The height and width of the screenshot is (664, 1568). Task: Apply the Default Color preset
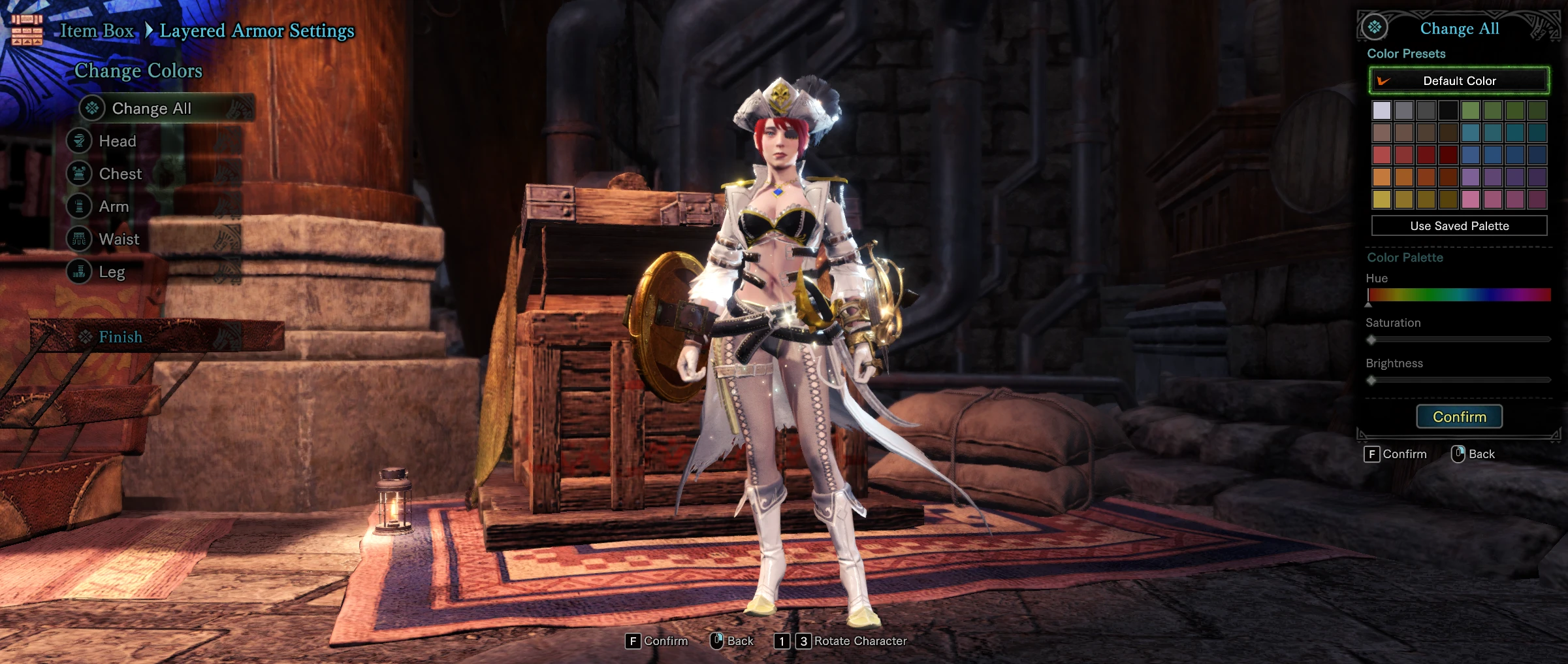tap(1459, 81)
